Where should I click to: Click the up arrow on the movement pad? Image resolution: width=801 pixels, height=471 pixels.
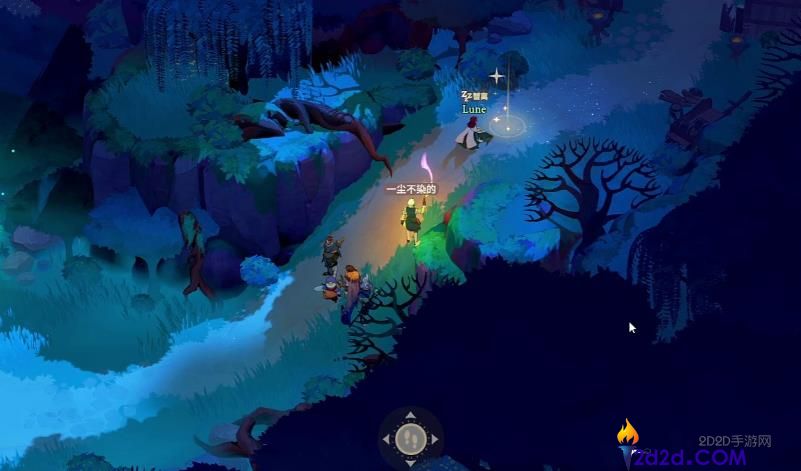click(x=410, y=415)
